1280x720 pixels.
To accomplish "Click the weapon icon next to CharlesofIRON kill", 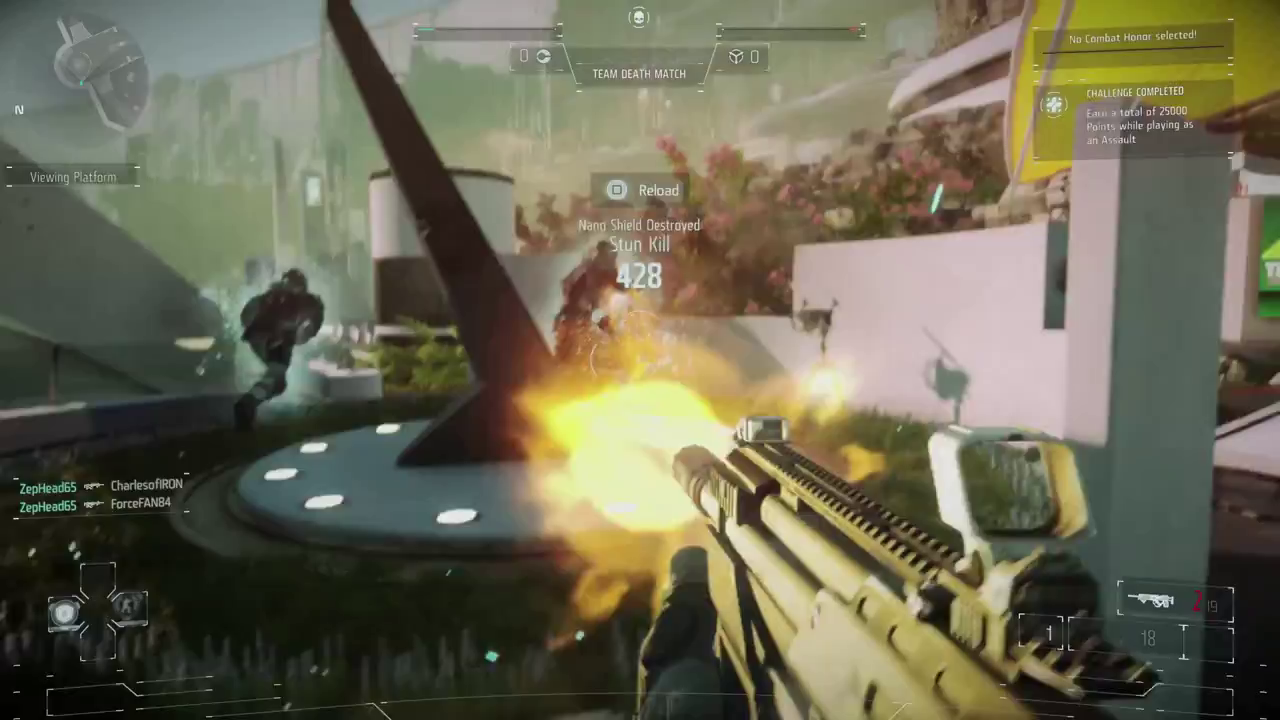I will [95, 484].
